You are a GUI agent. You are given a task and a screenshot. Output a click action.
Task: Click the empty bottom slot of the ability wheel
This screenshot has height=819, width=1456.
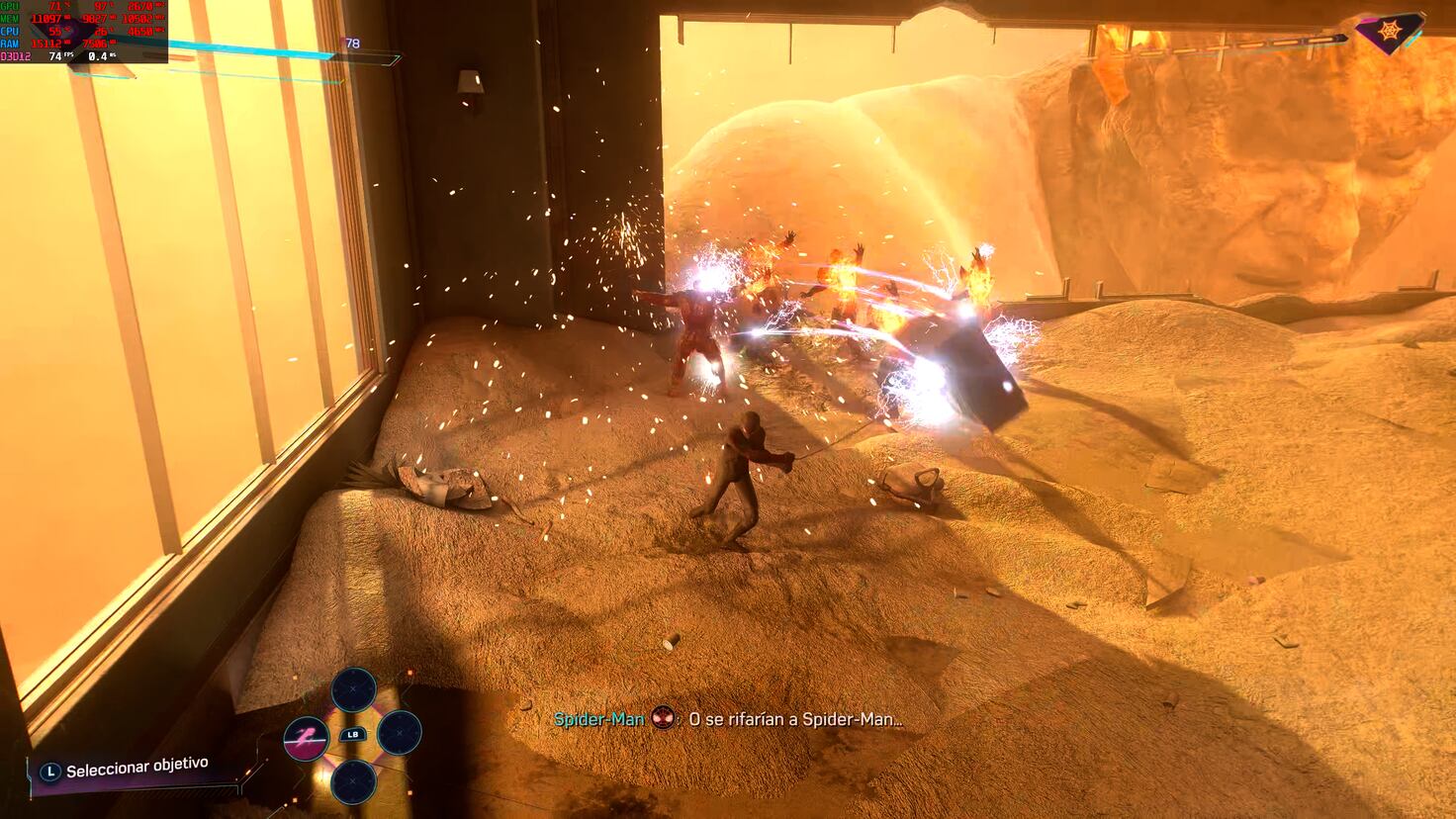tap(353, 781)
